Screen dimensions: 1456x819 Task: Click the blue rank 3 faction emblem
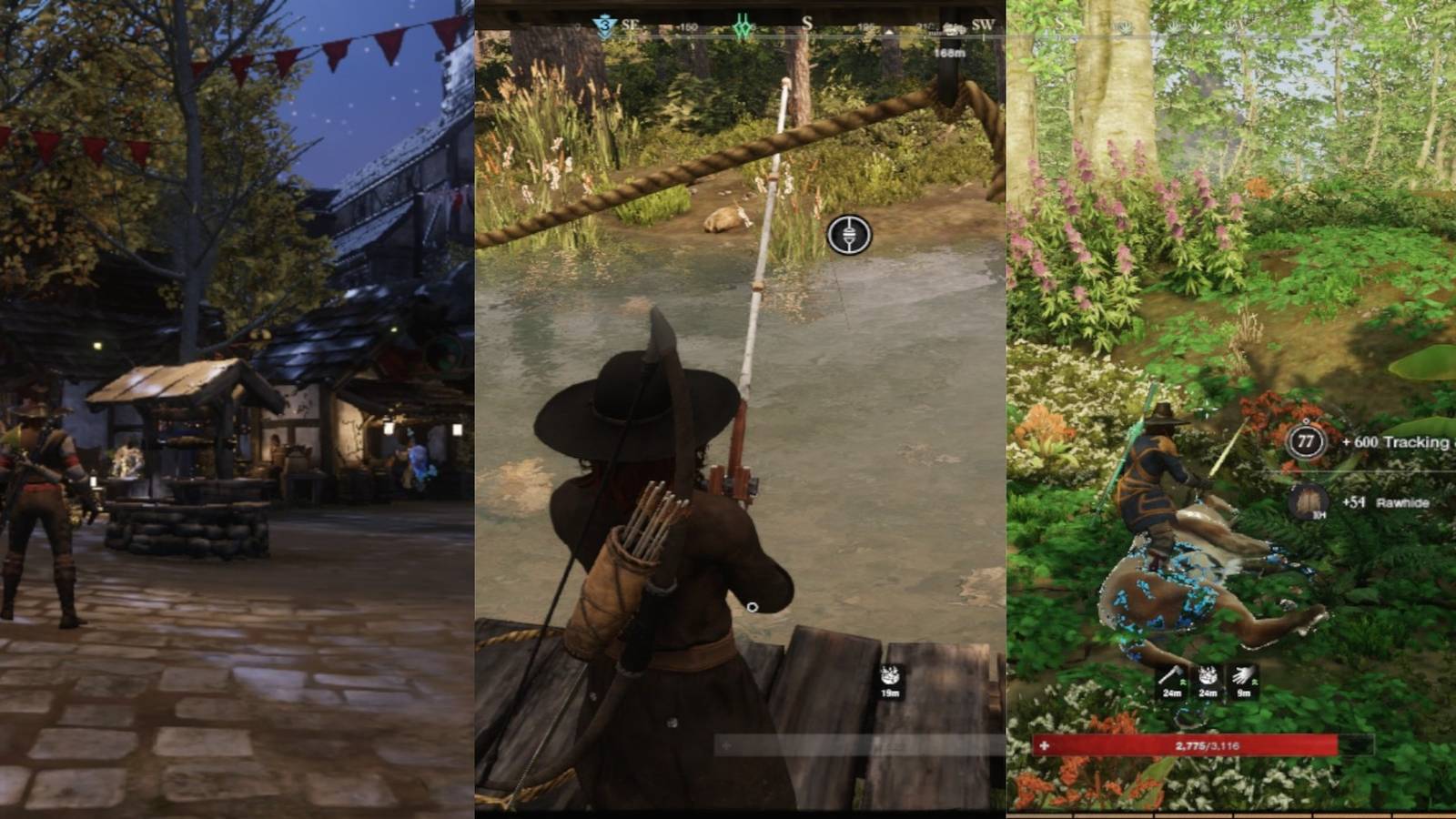pos(605,23)
